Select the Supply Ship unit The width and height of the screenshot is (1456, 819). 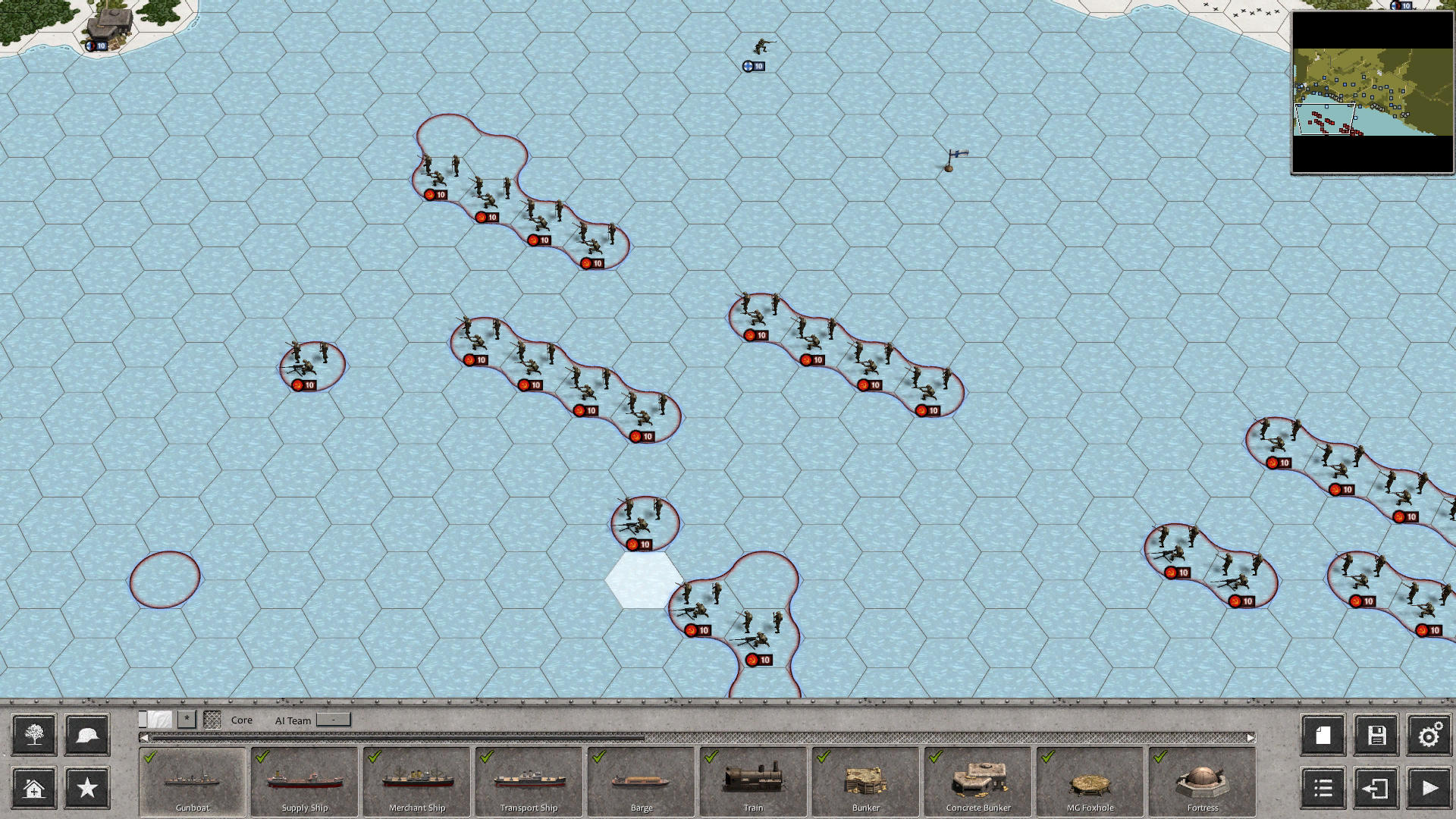[x=303, y=781]
